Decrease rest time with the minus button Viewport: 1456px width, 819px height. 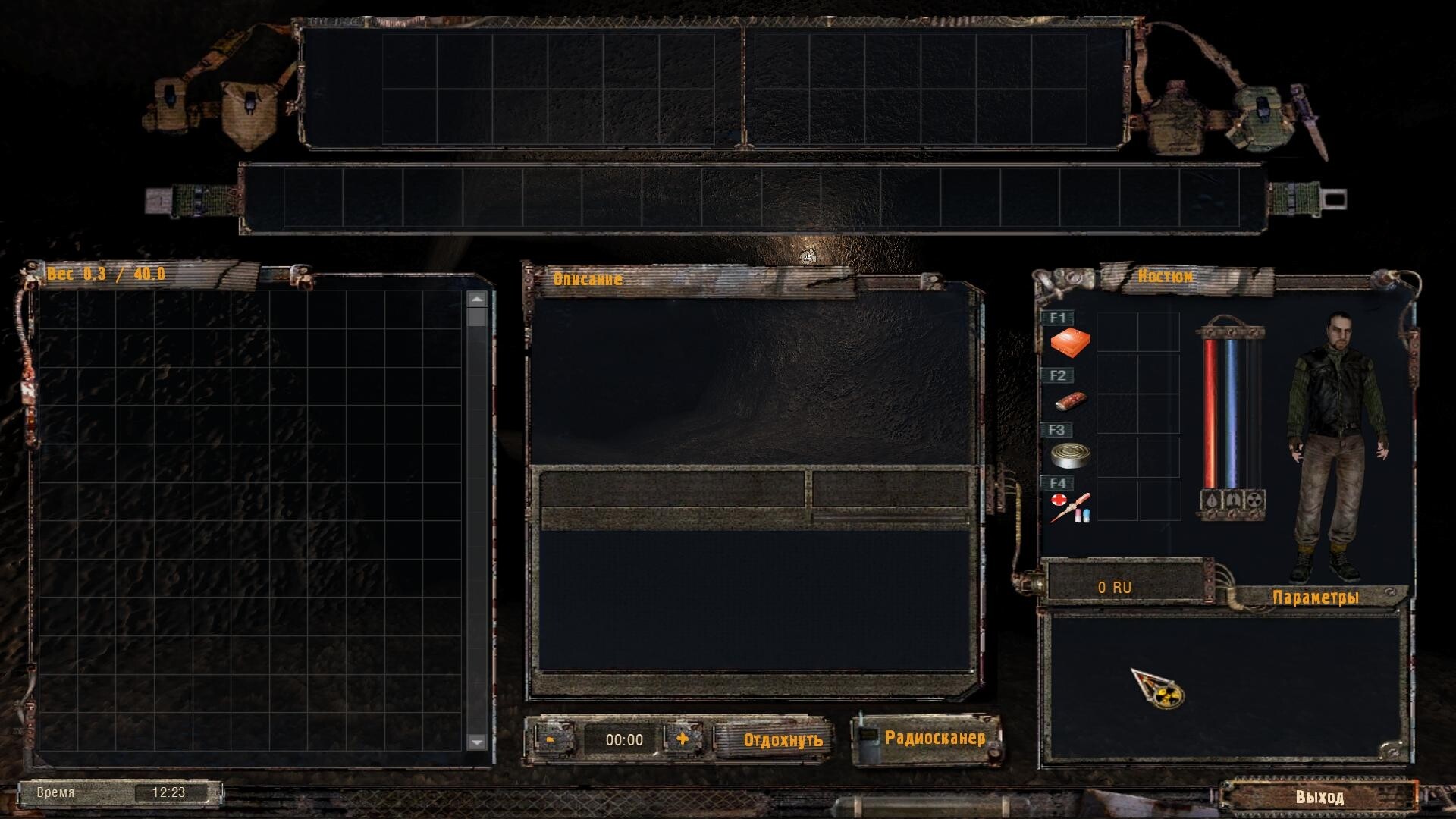551,739
